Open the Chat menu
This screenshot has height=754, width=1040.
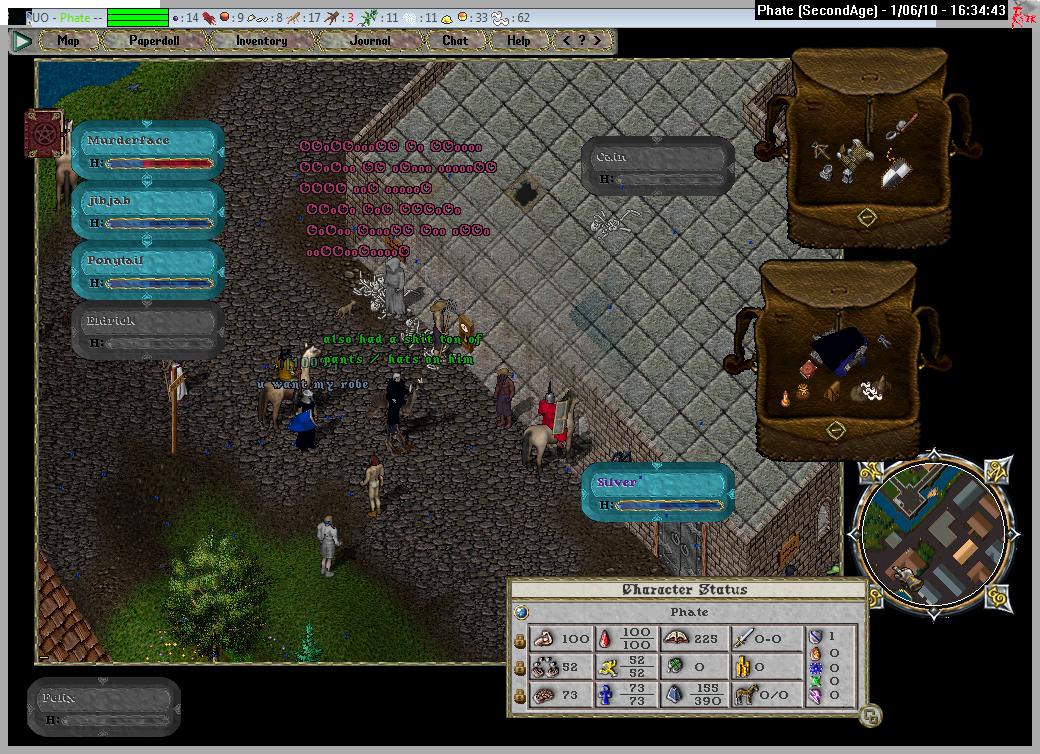tap(455, 41)
